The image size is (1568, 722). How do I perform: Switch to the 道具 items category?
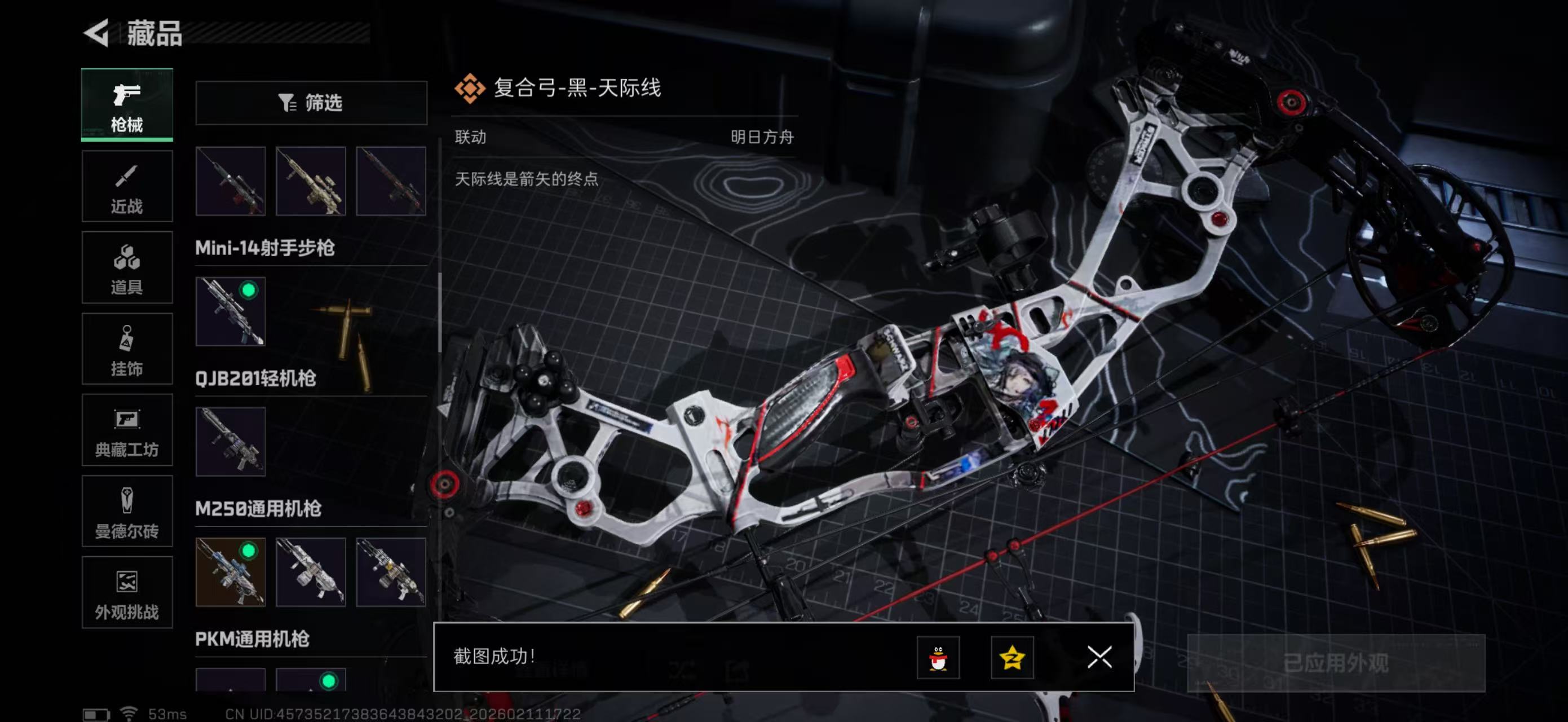coord(127,268)
